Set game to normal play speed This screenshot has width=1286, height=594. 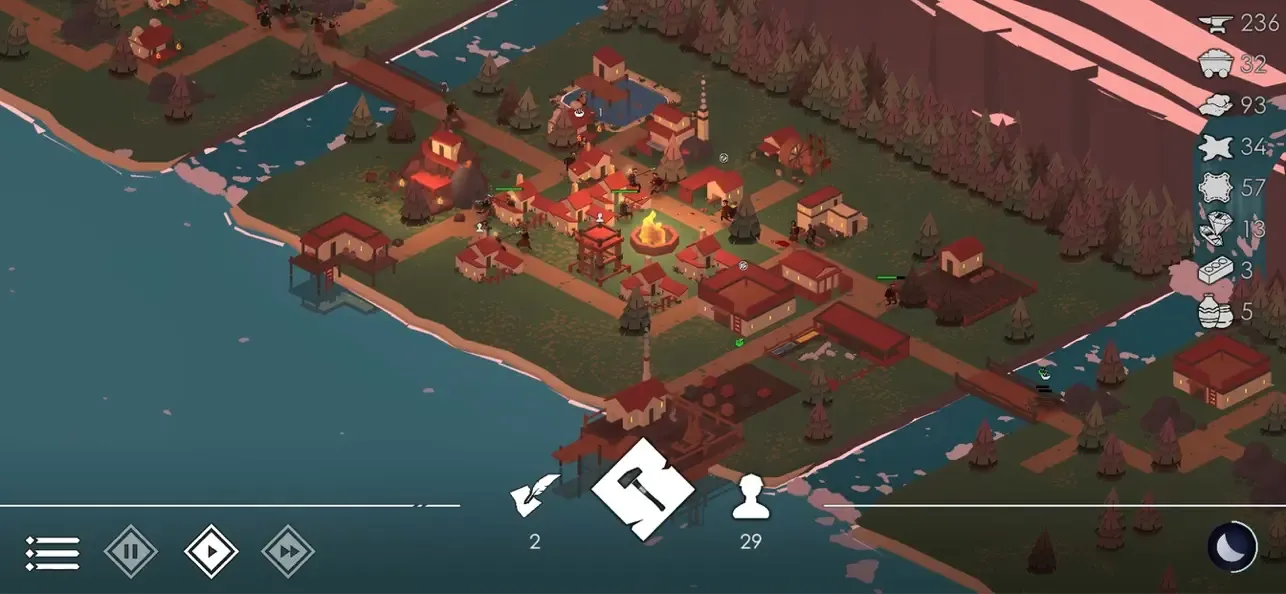point(211,551)
